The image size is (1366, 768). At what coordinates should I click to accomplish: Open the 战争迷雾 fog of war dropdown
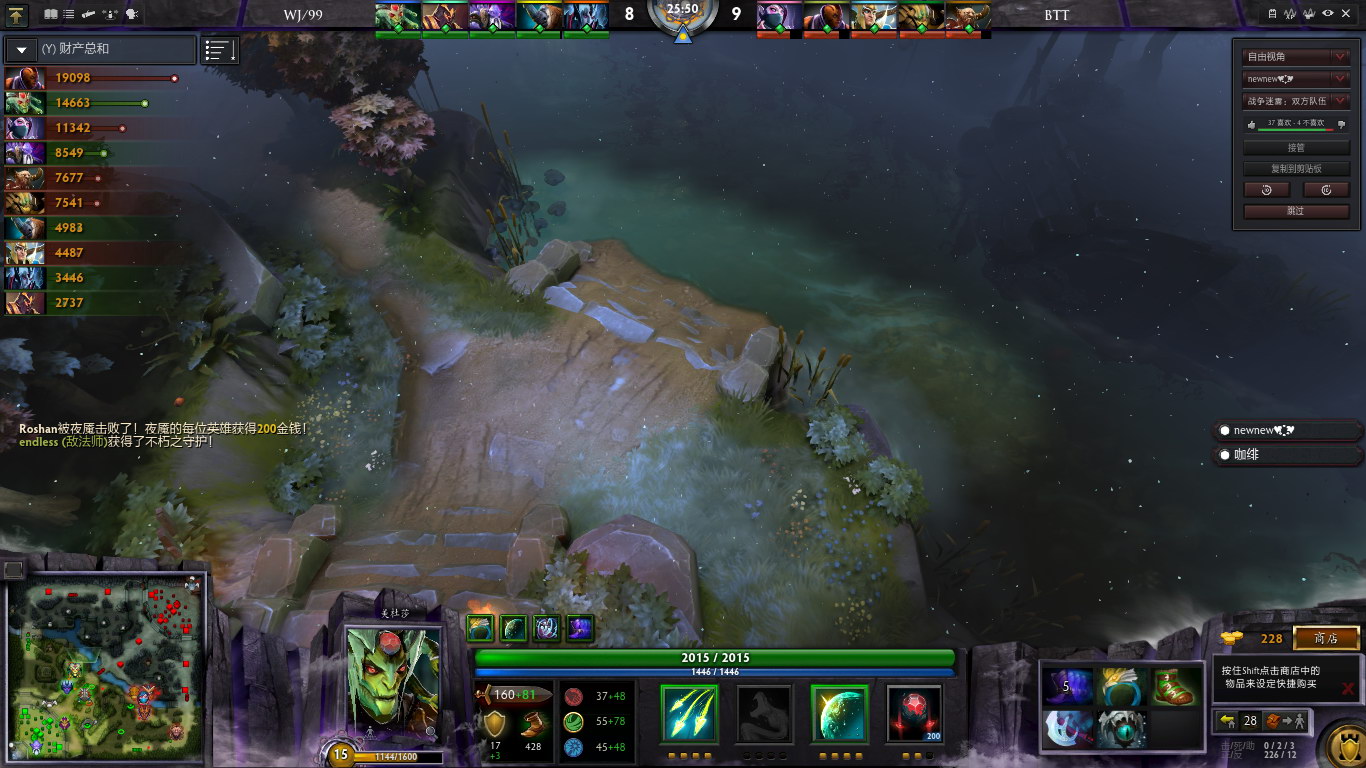coord(1296,101)
